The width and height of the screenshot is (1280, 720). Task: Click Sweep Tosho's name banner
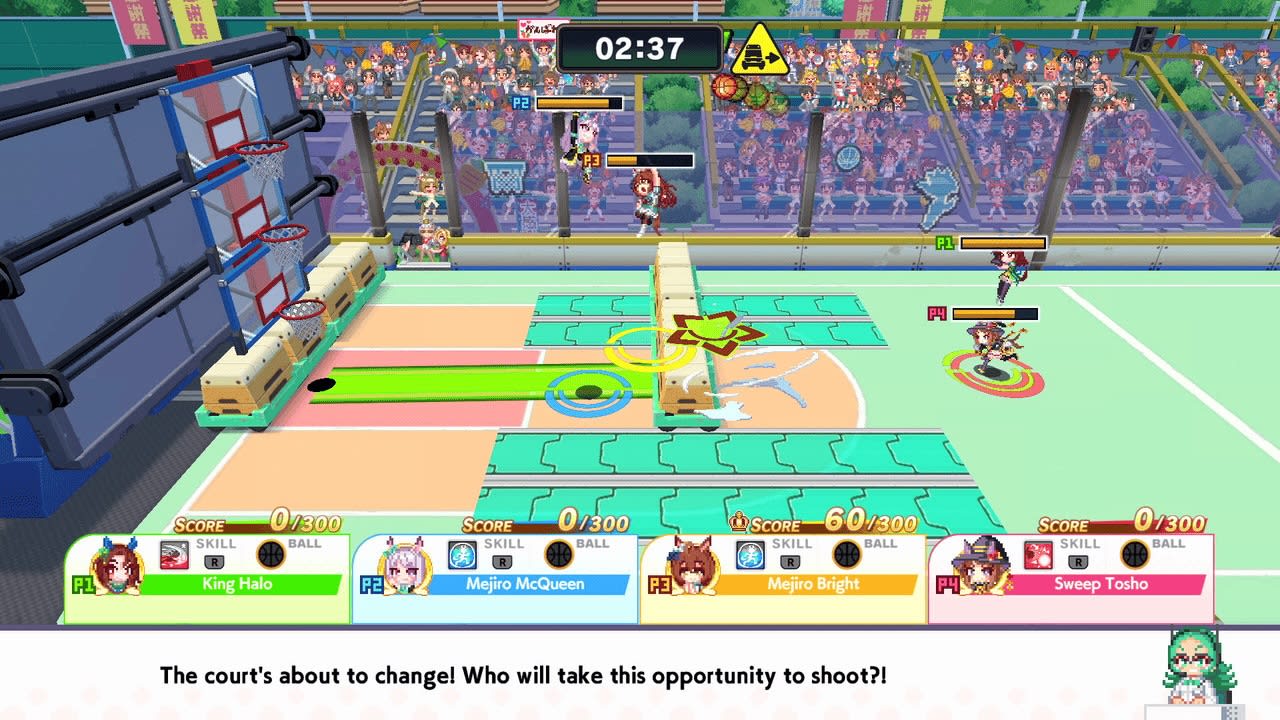(x=1100, y=583)
